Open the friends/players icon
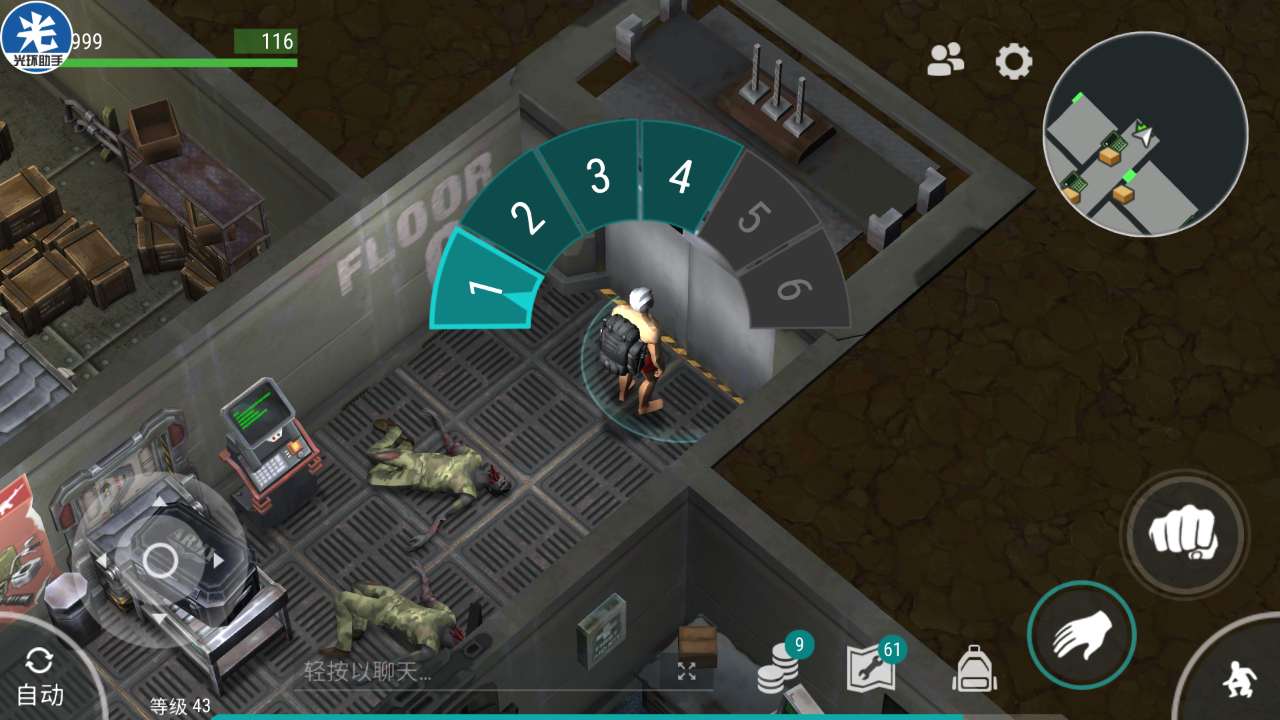This screenshot has width=1280, height=720. [x=945, y=61]
